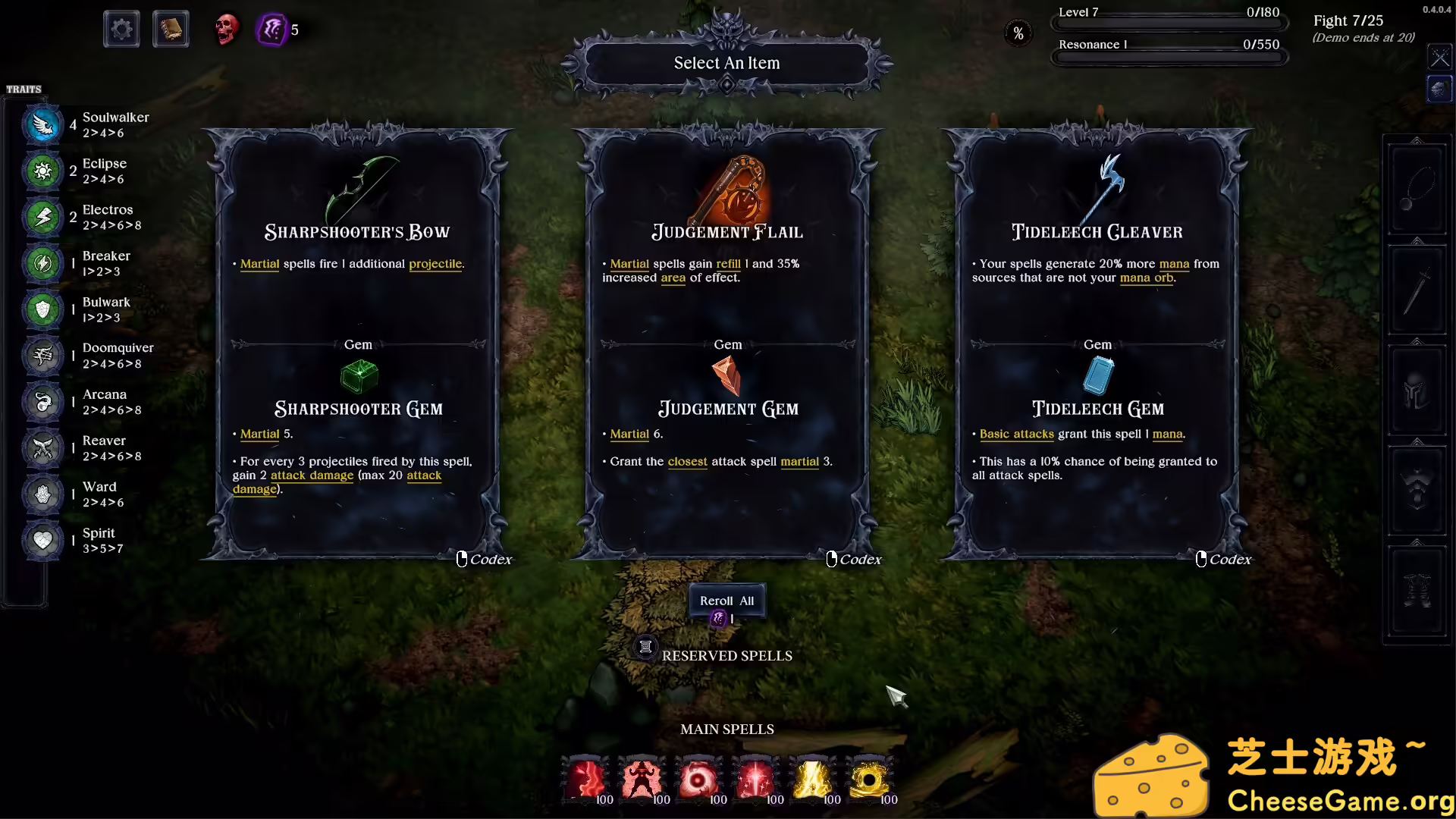Expand the boots slot chevron
The height and width of the screenshot is (819, 1456).
coord(1416,542)
